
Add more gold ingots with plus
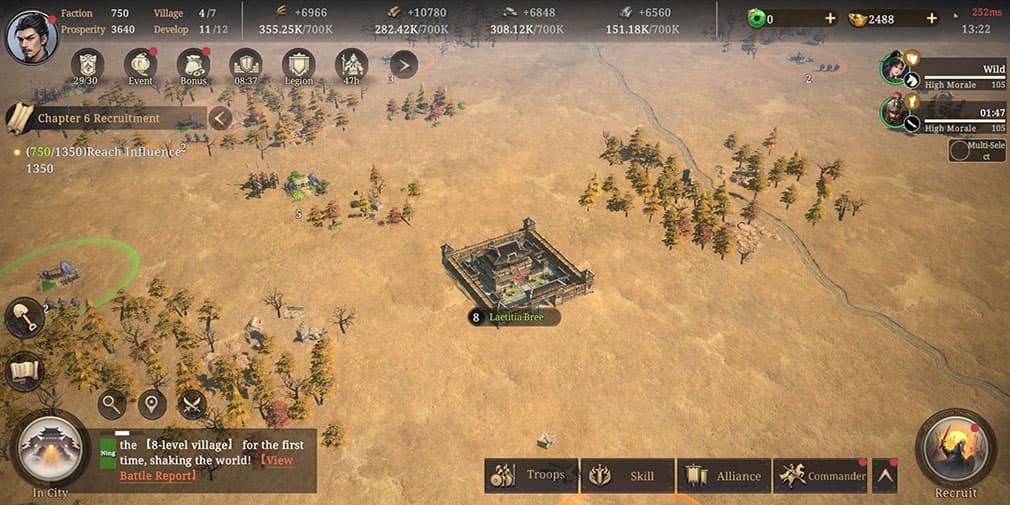pyautogui.click(x=932, y=19)
